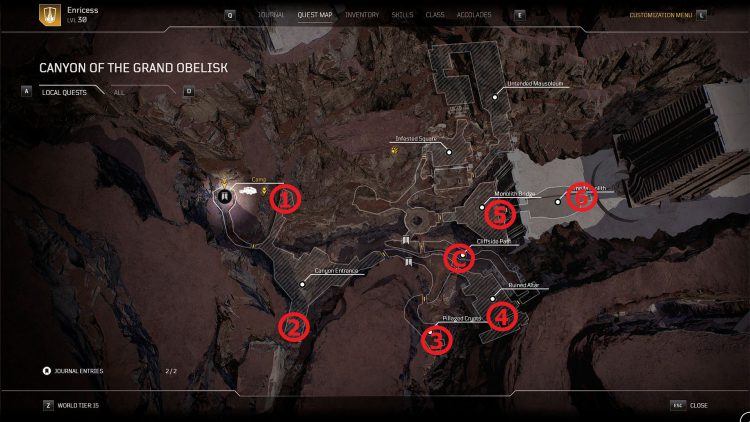
Task: Pick the Ruined Altar map marker
Action: [493, 296]
